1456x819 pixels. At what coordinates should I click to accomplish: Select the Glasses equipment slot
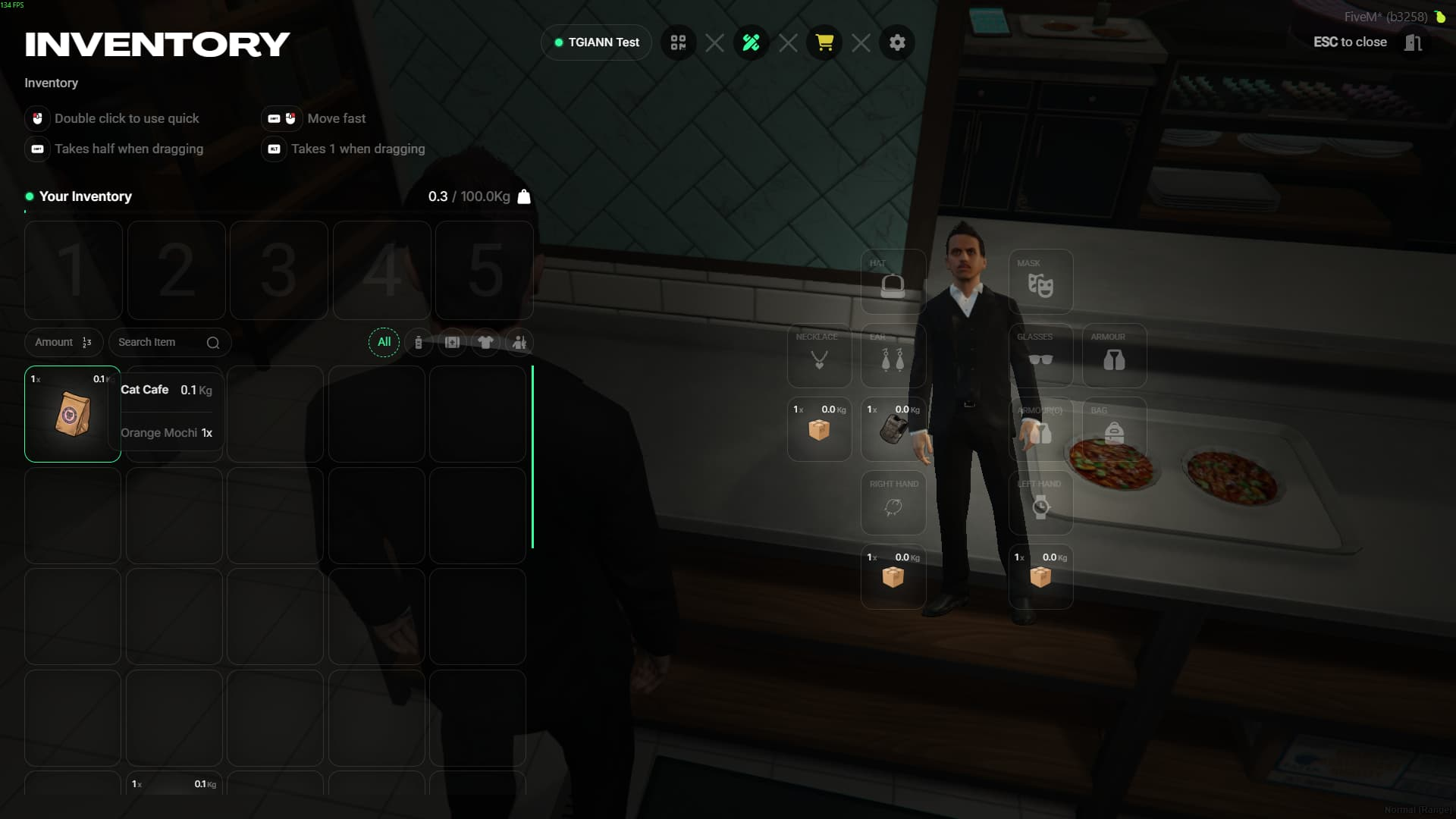point(1040,356)
